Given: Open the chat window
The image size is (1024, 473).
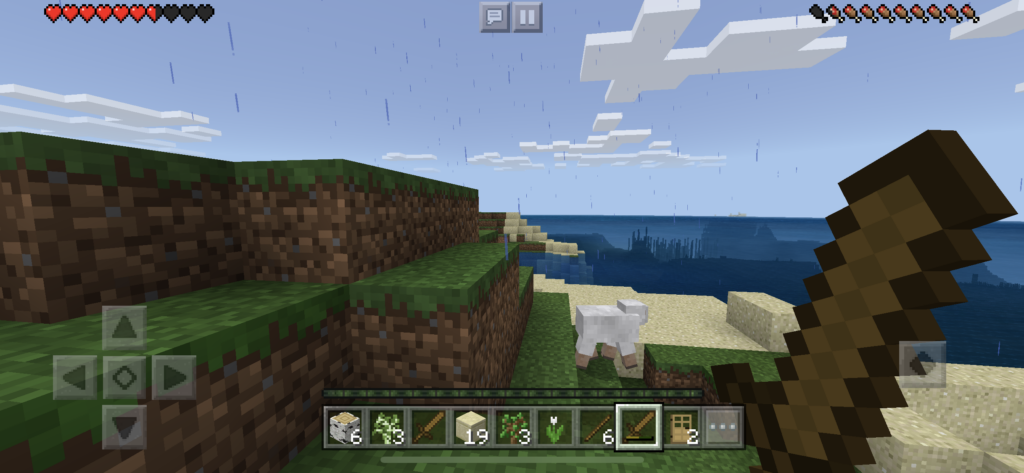Looking at the screenshot, I should coord(494,16).
